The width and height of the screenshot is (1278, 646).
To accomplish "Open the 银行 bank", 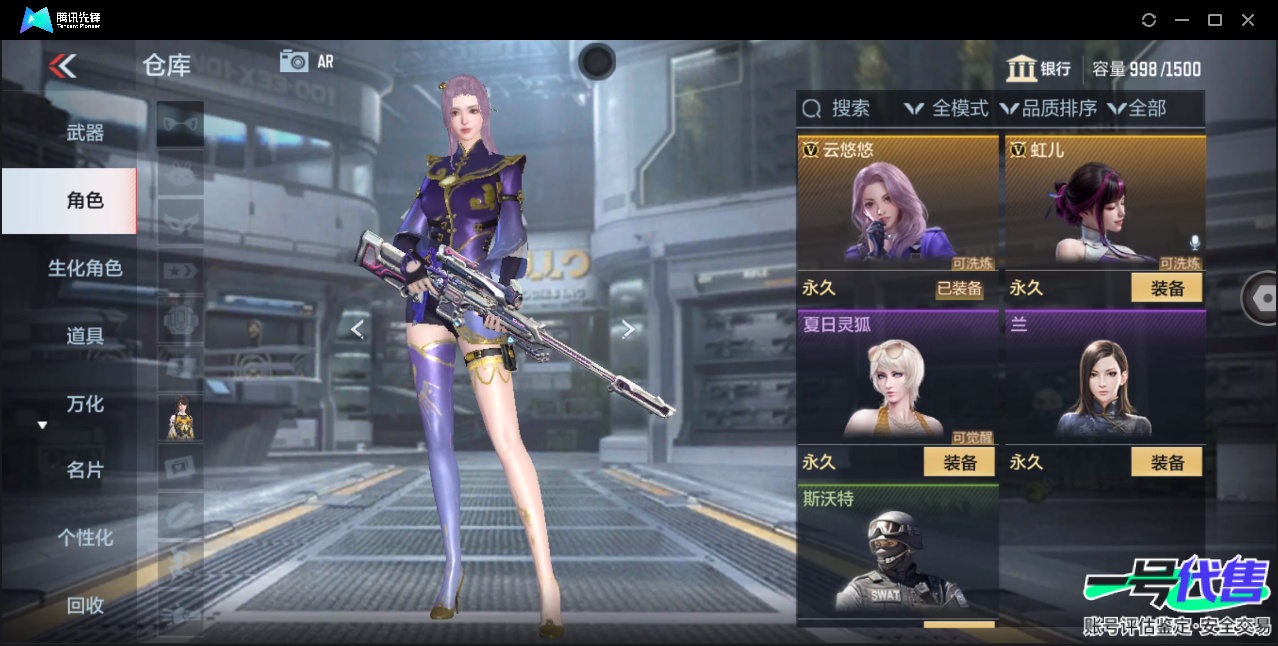I will click(x=1039, y=68).
